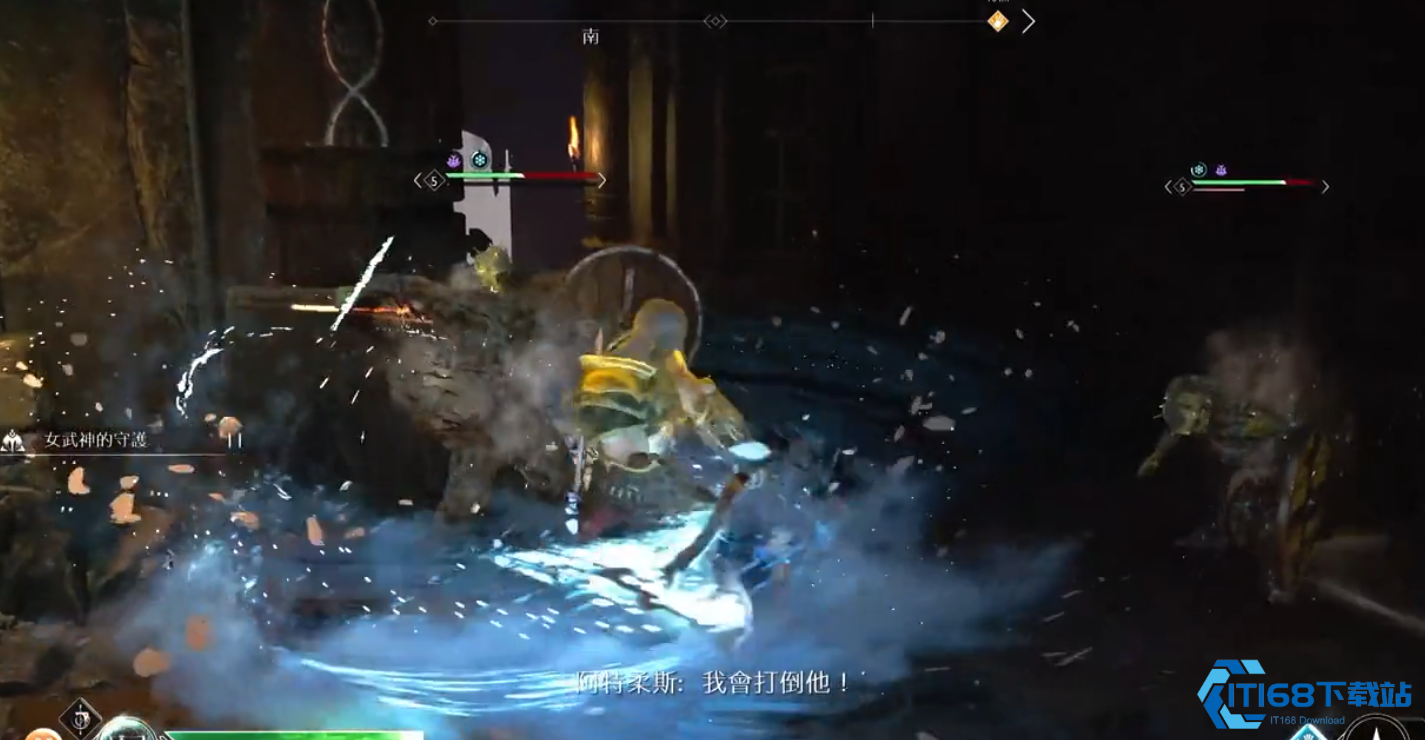Click the diamond sword-and-shield icon
1425x740 pixels.
(x=79, y=716)
